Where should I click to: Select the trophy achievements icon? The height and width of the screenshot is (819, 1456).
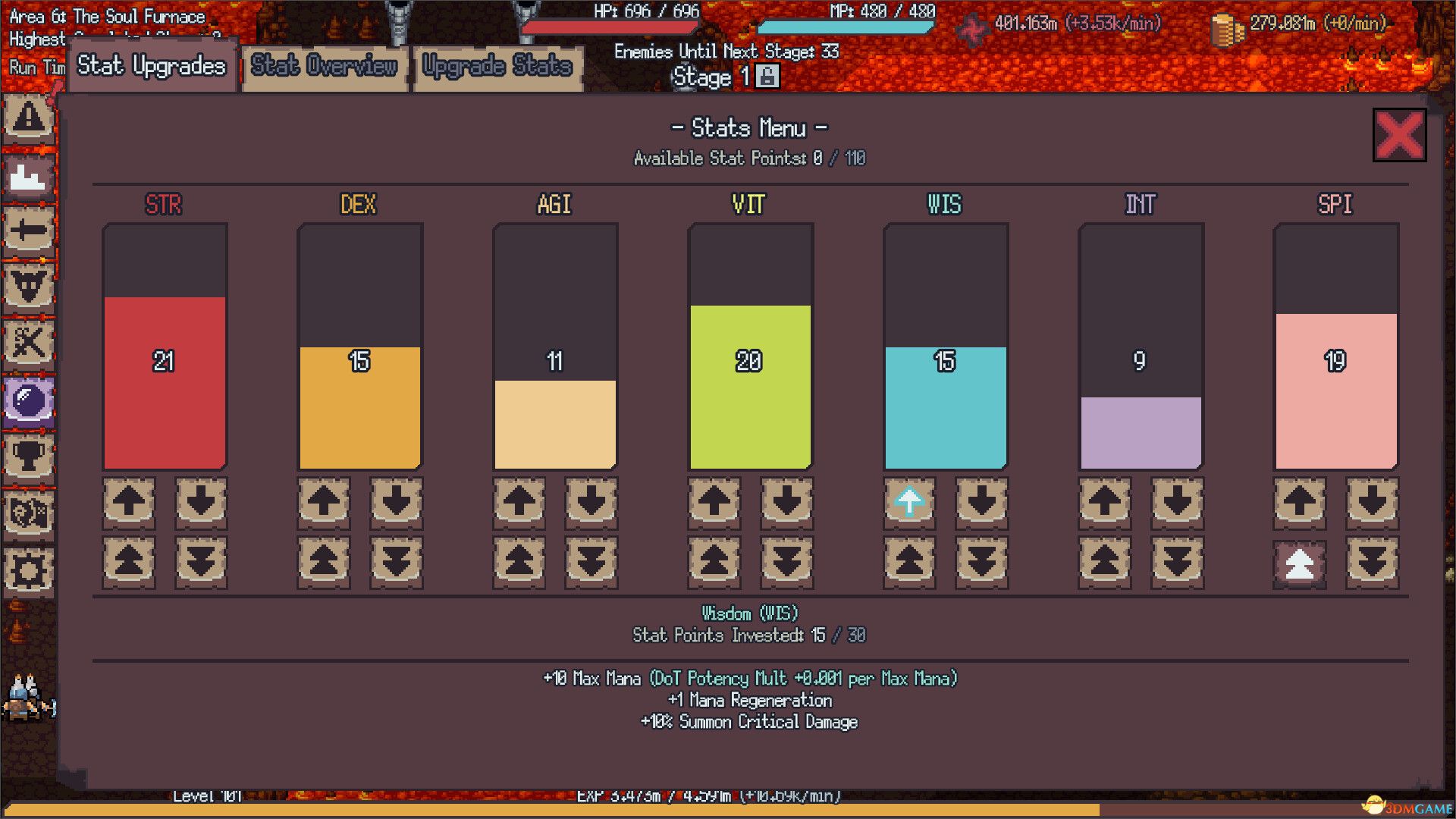[29, 457]
